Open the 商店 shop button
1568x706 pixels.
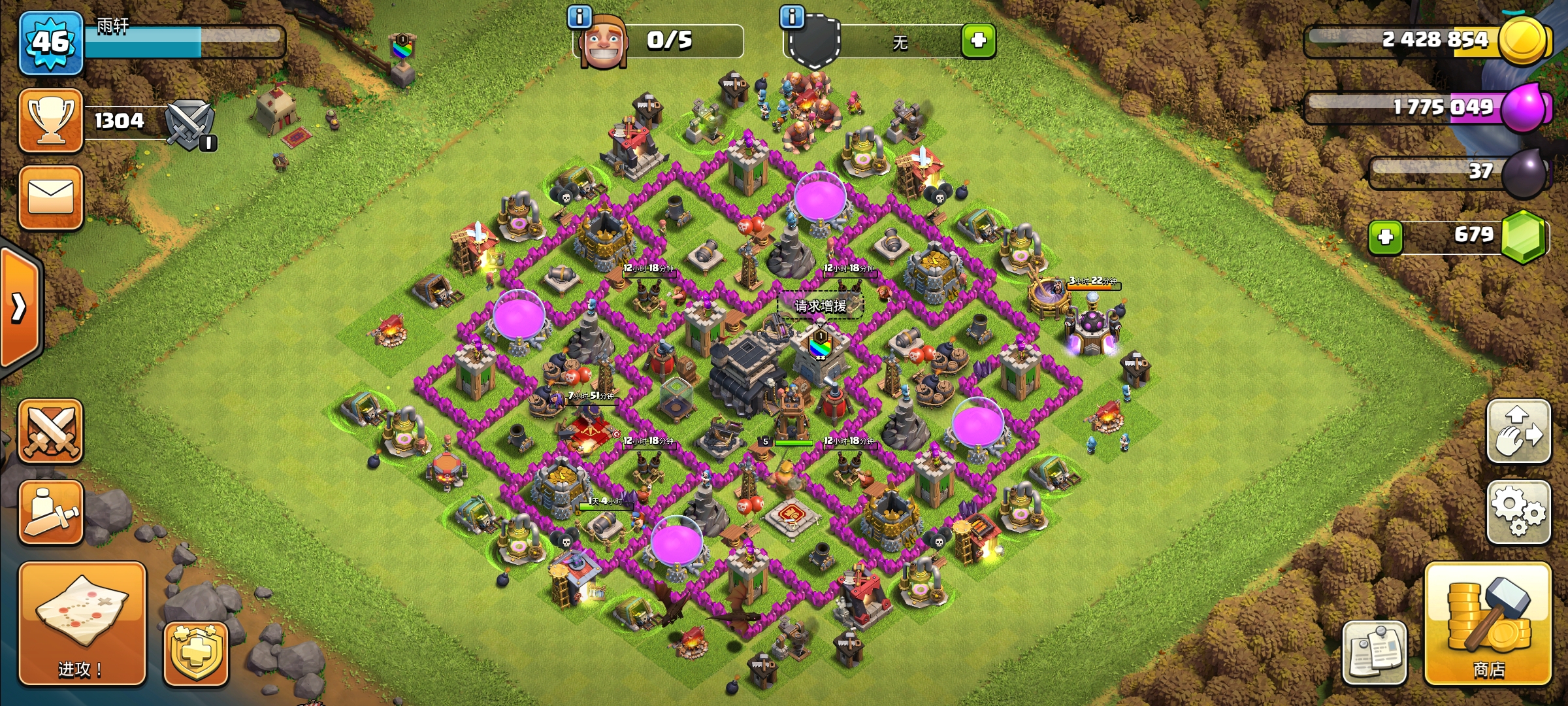pyautogui.click(x=1488, y=624)
